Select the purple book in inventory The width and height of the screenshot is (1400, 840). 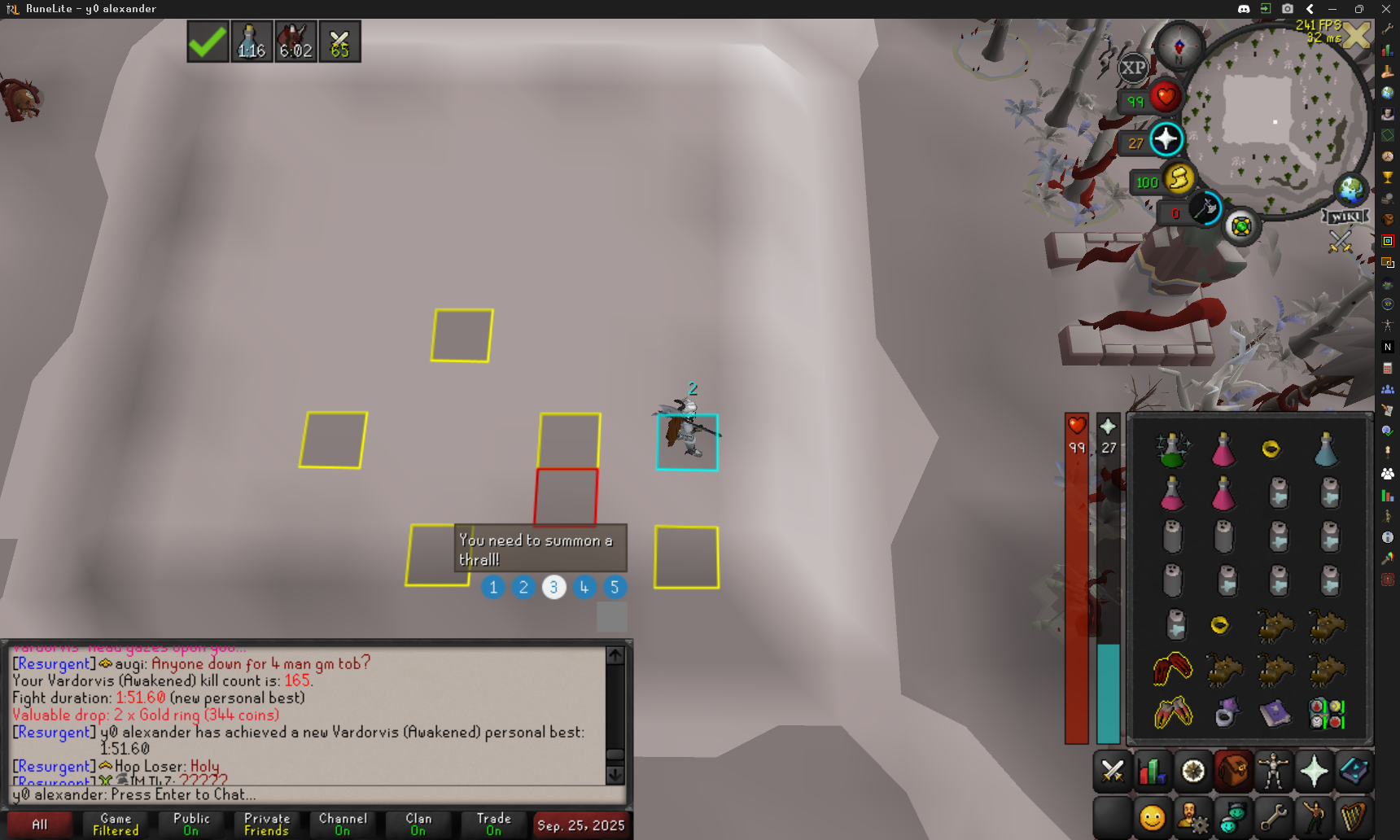click(1275, 713)
